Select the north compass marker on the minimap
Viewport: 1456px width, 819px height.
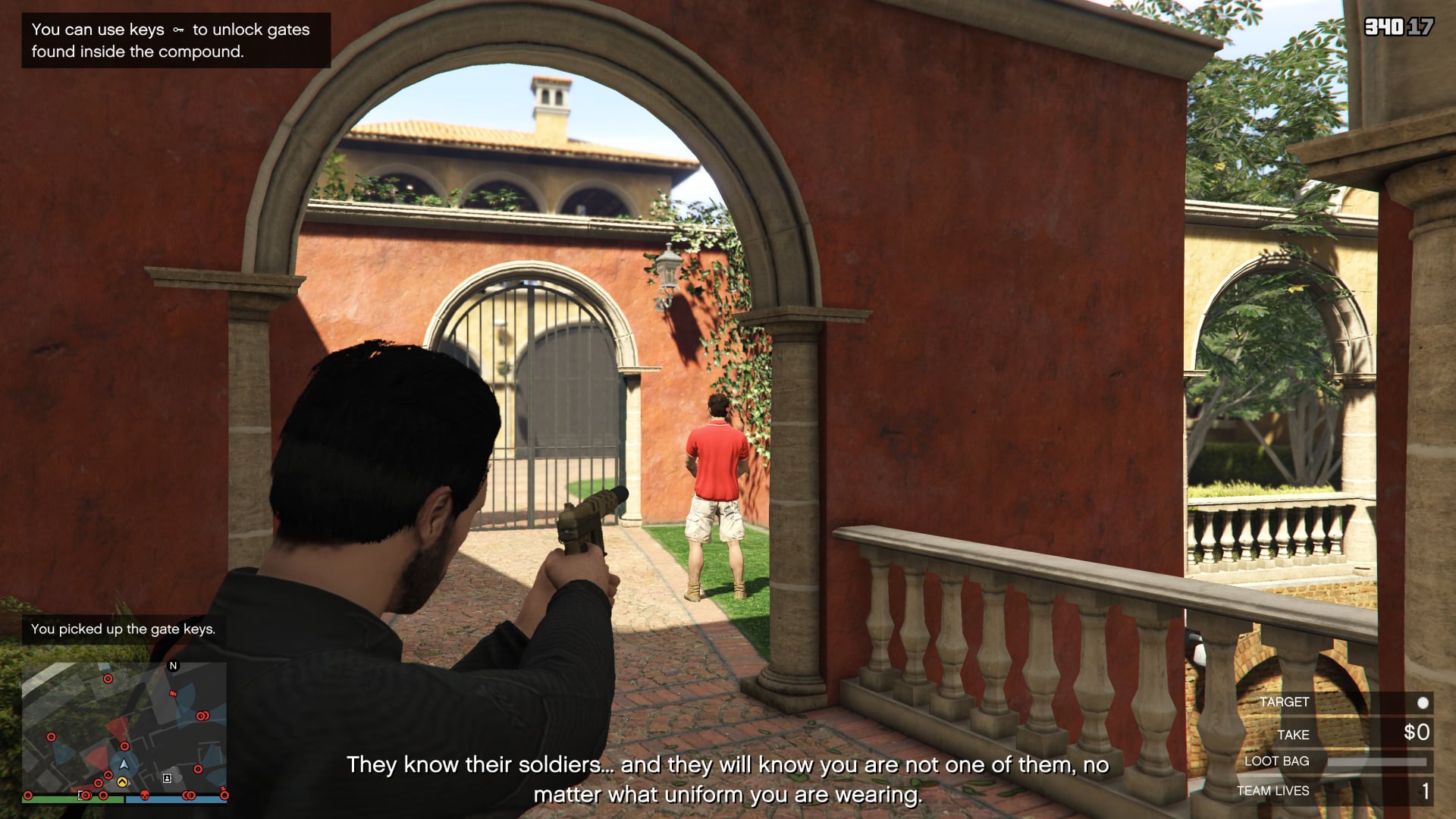pyautogui.click(x=173, y=666)
